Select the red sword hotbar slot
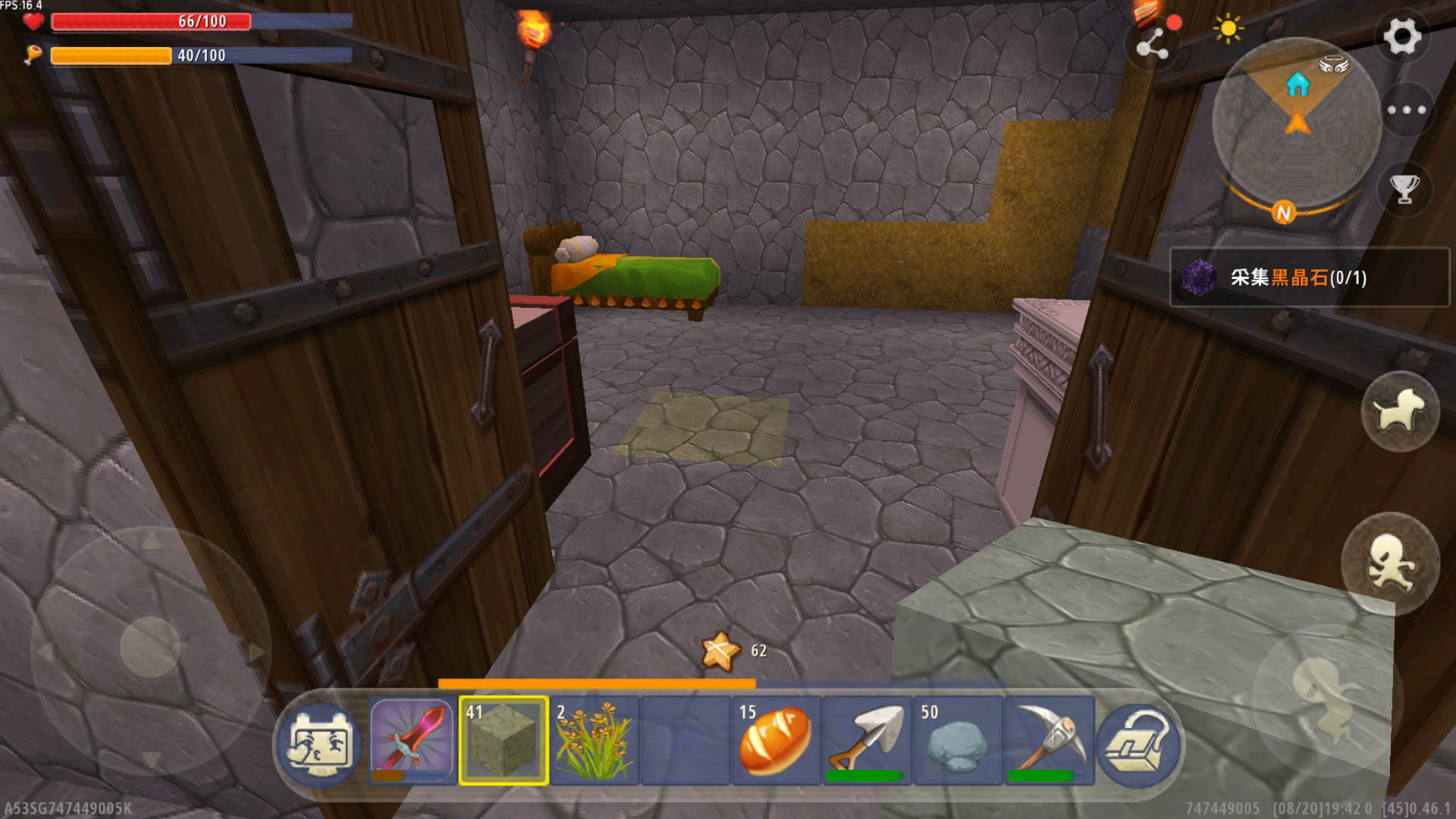This screenshot has height=819, width=1456. click(412, 741)
